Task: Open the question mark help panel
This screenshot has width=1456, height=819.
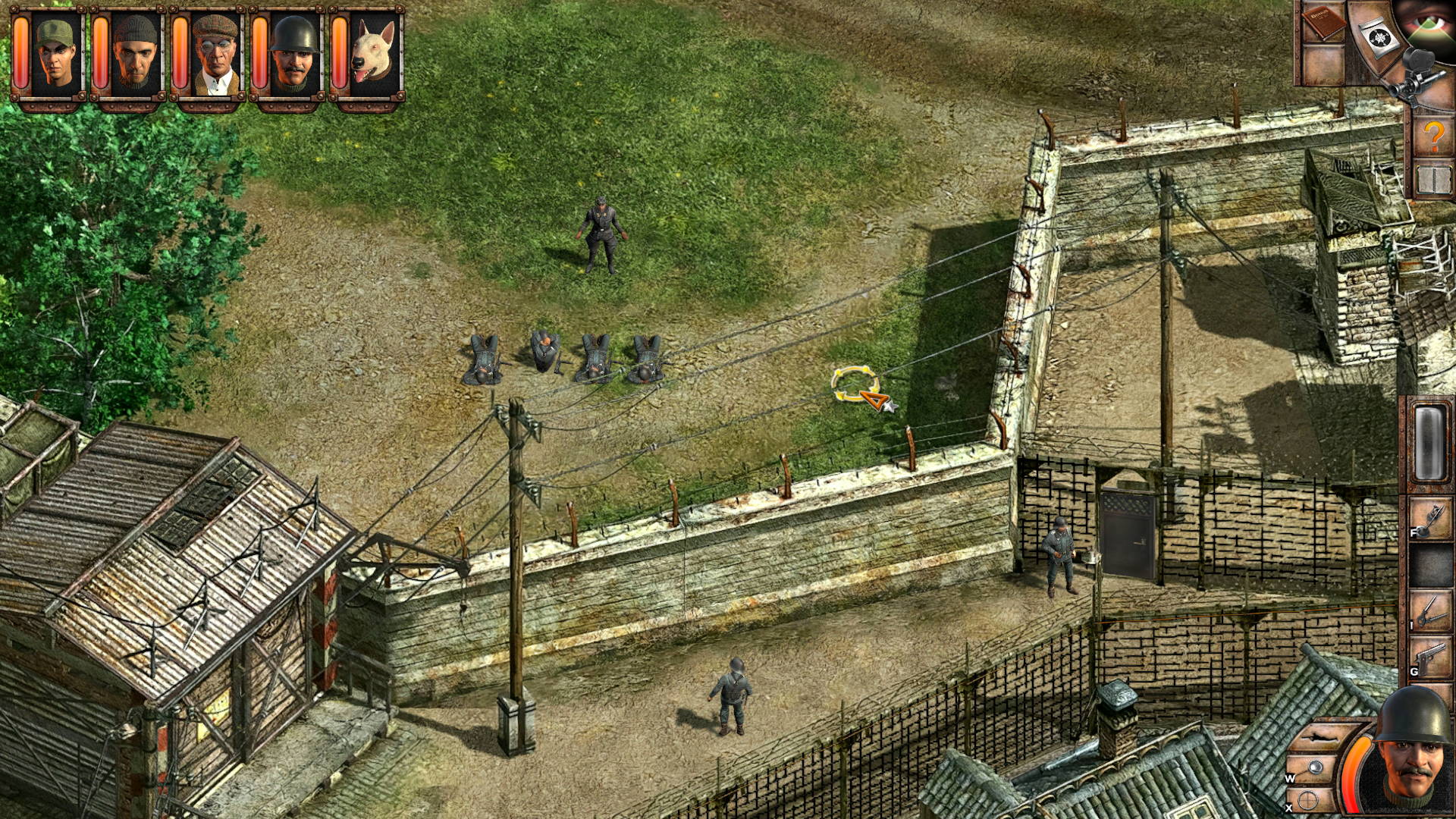Action: click(1435, 136)
